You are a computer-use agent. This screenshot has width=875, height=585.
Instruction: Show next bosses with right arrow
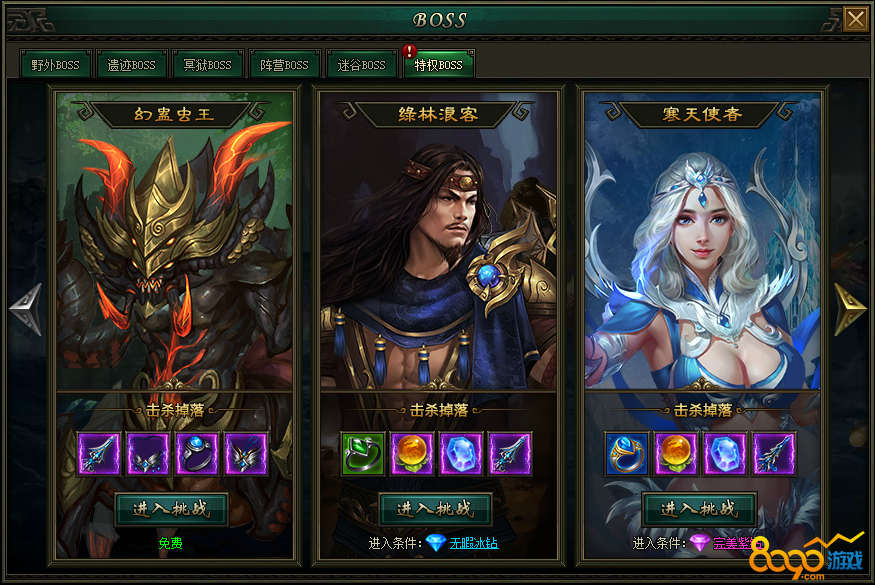tap(850, 309)
